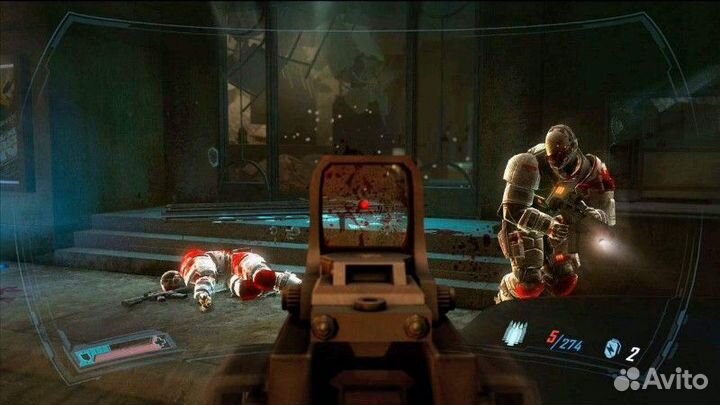Select the grenade icon

coord(612,348)
